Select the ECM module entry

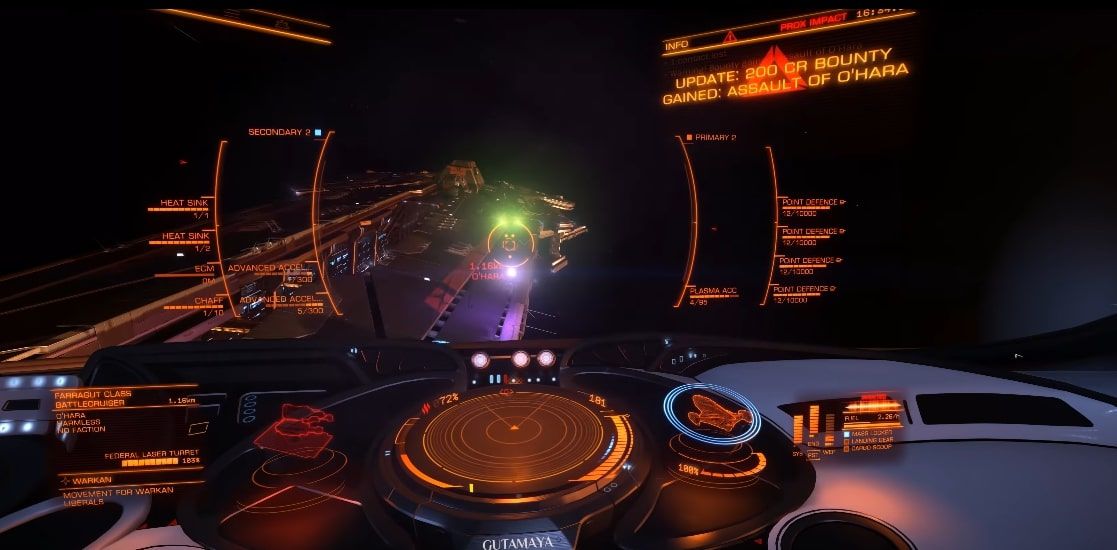click(204, 268)
